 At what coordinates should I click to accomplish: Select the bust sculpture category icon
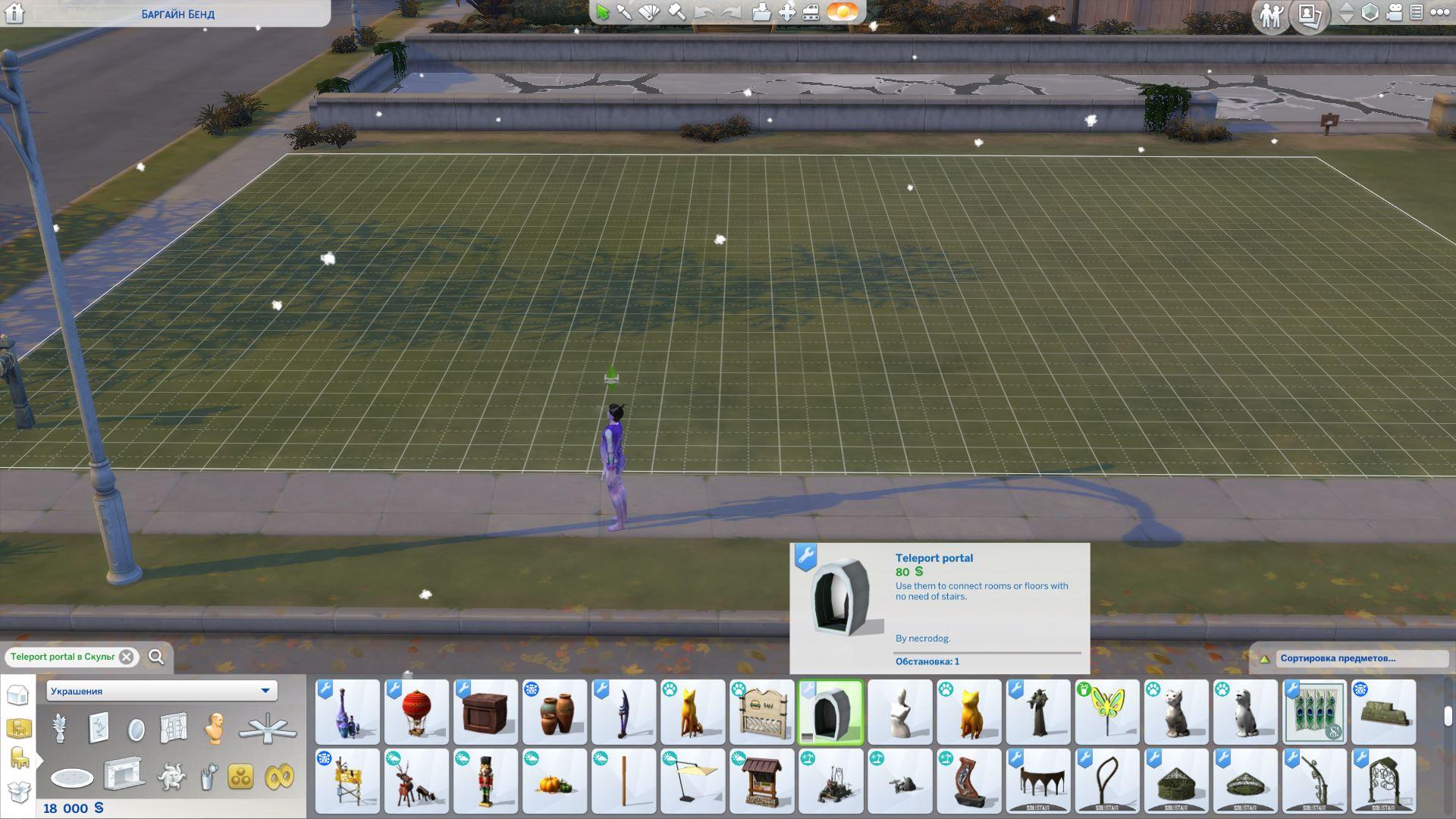pos(215,728)
